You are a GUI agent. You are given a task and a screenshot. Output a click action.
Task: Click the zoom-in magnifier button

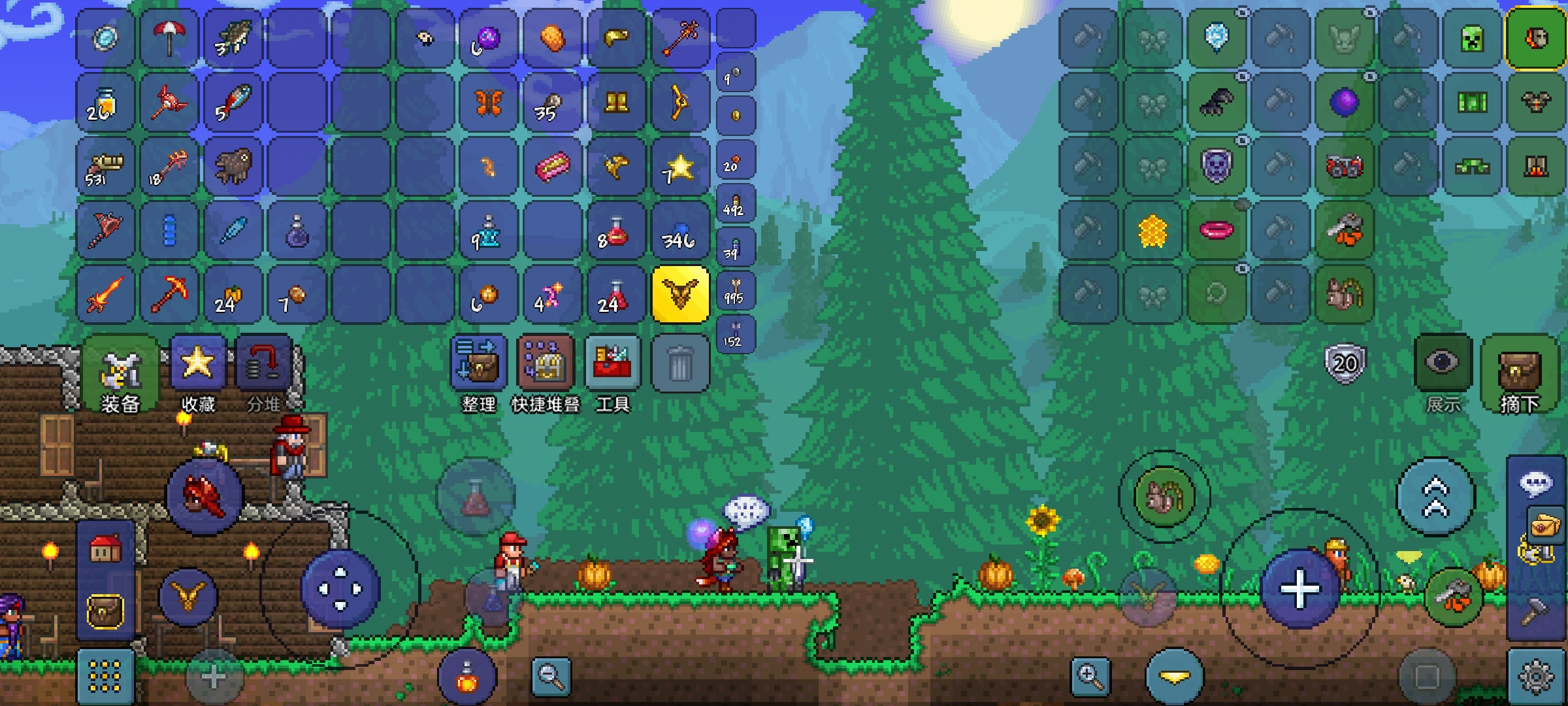[x=1090, y=676]
